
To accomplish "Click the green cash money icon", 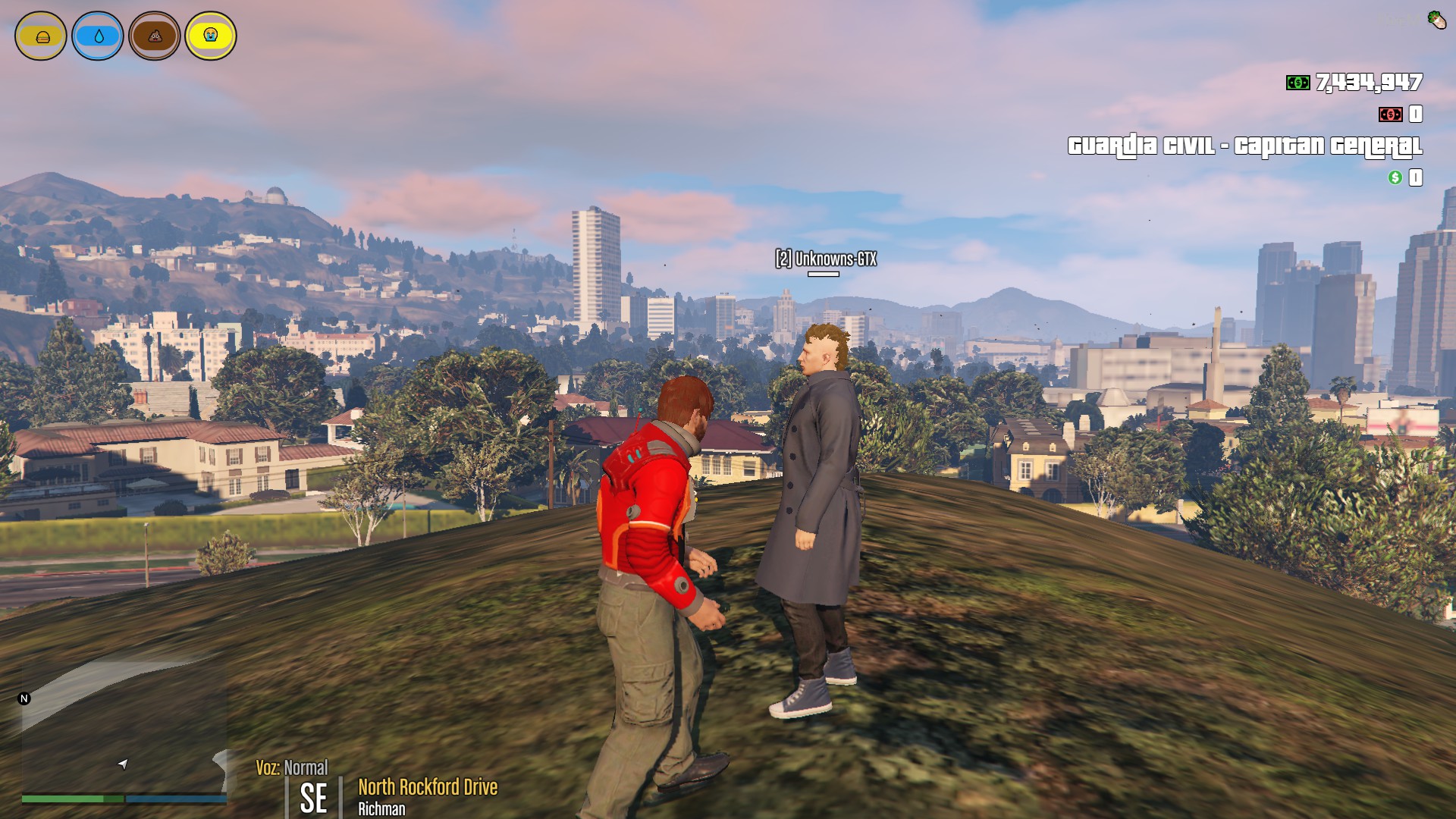I will (1298, 83).
